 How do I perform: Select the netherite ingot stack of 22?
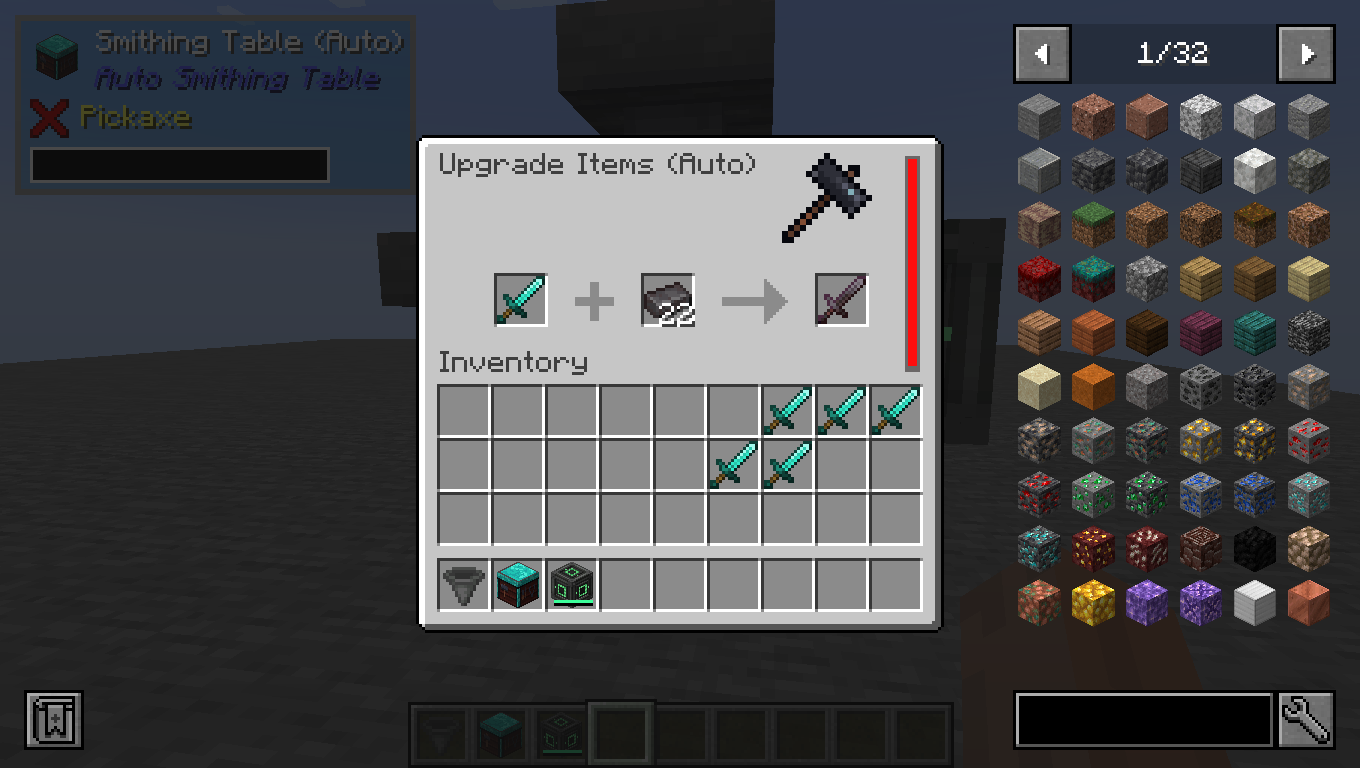[x=667, y=300]
